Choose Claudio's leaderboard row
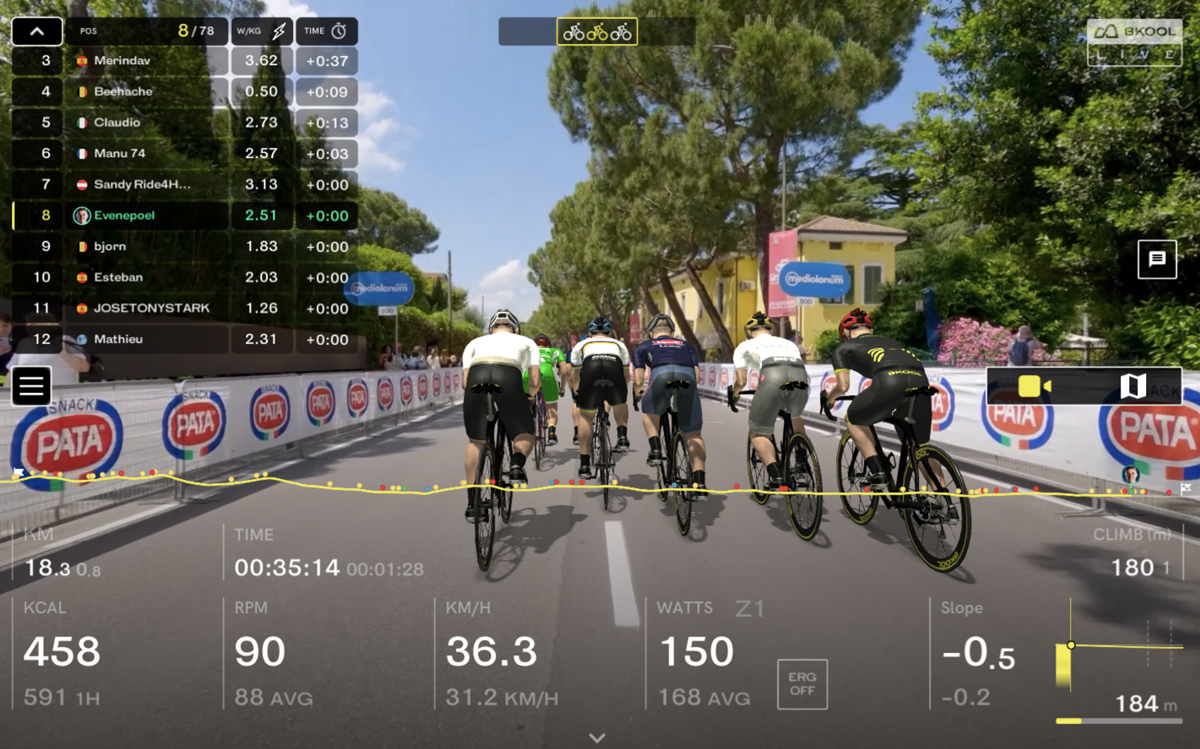This screenshot has width=1200, height=749. click(x=150, y=123)
